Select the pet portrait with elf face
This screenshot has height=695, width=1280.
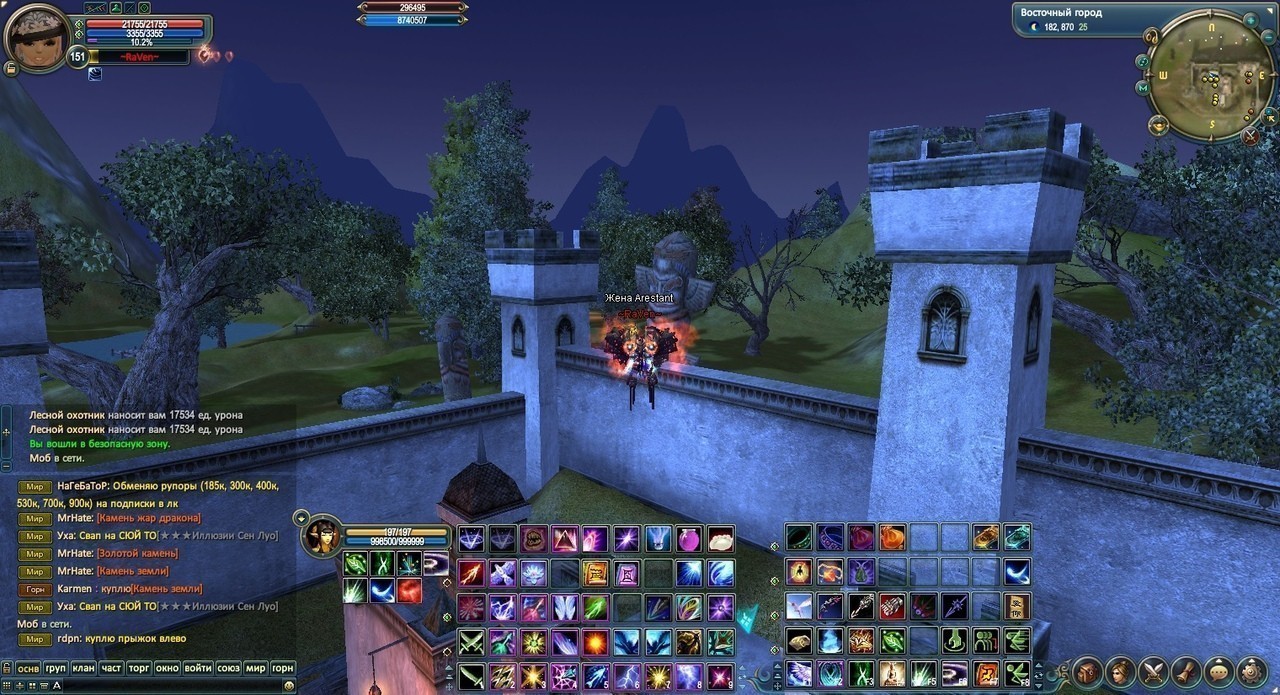coord(322,535)
